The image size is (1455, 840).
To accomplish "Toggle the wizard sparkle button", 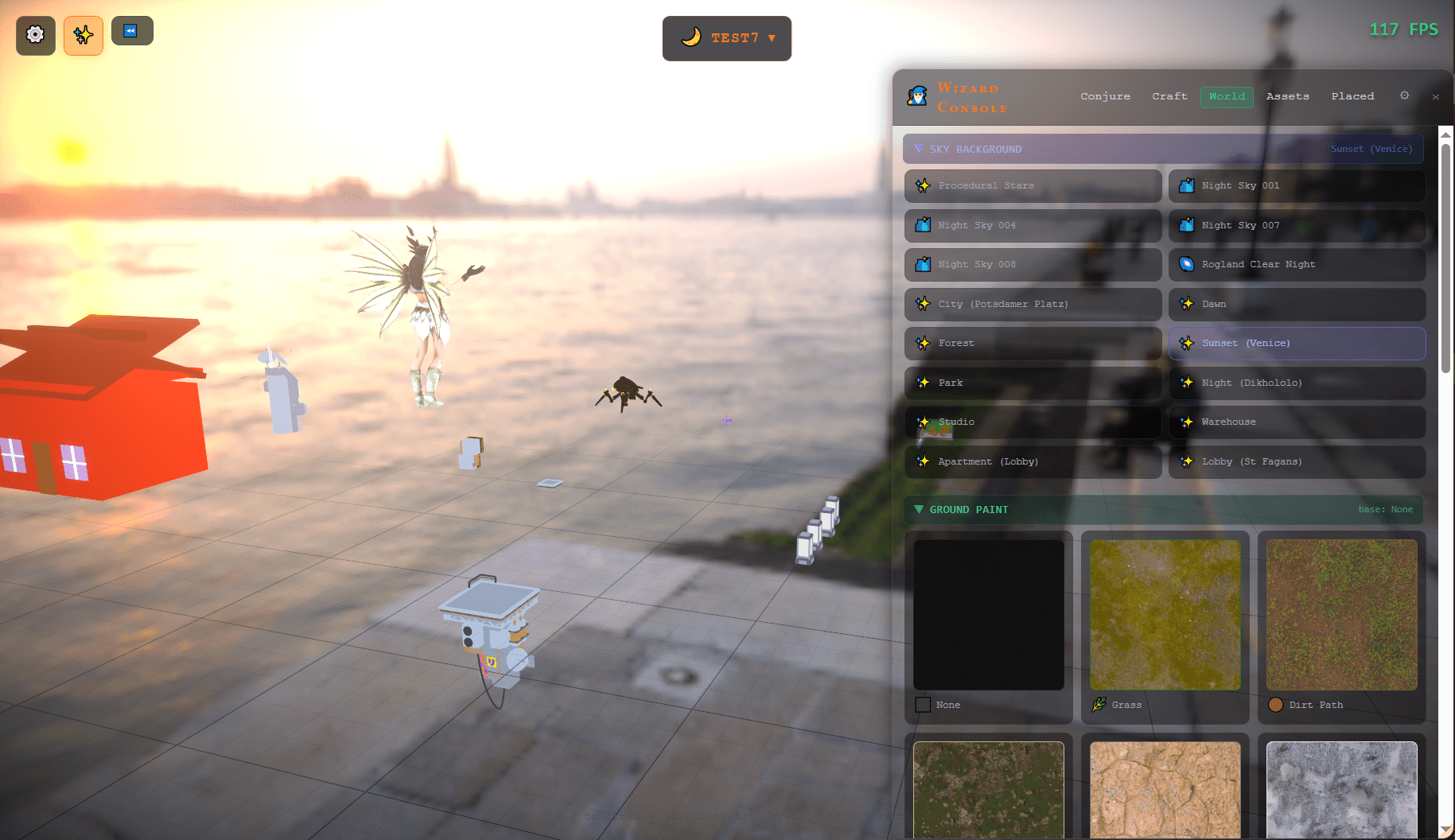I will point(84,35).
